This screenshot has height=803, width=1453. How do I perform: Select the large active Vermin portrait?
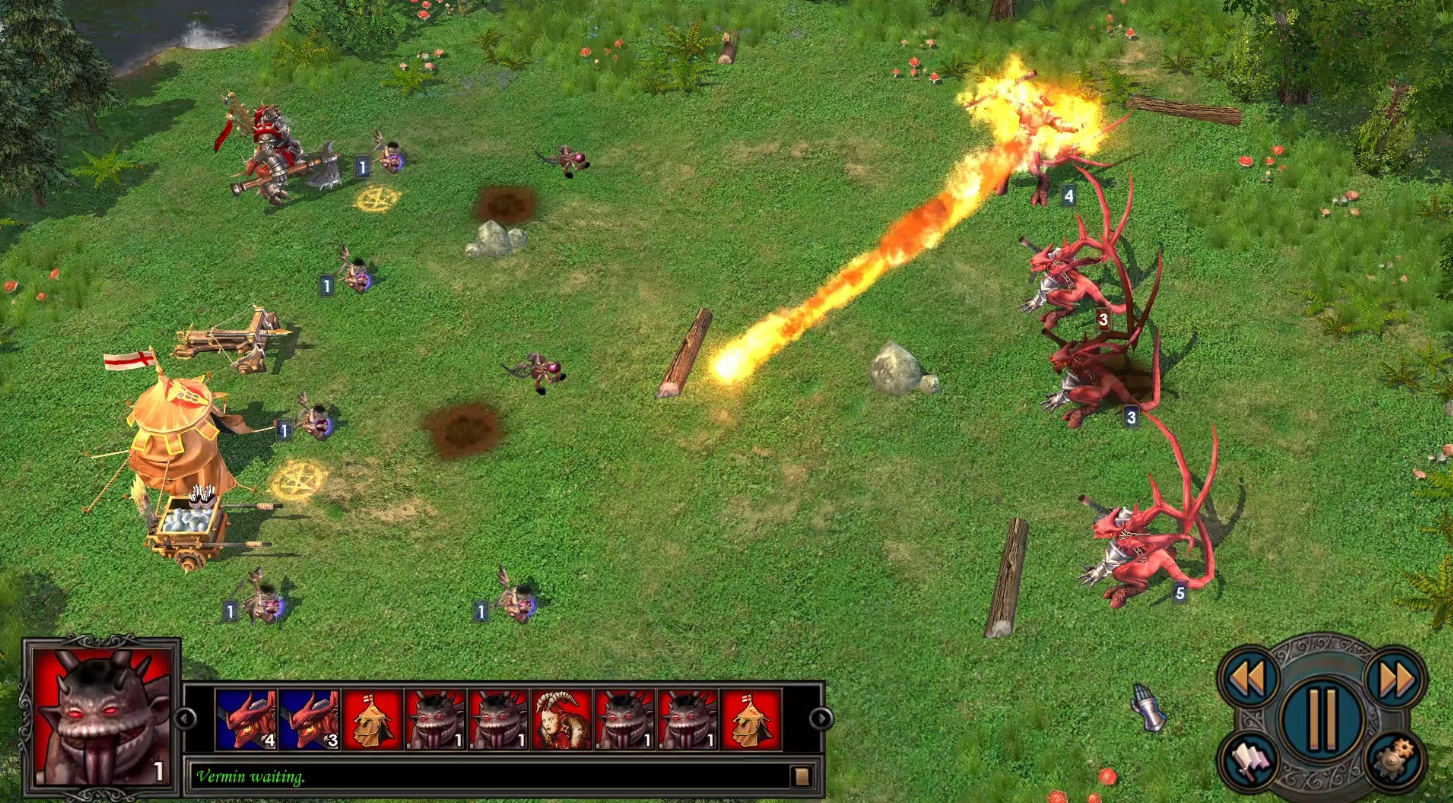point(101,714)
